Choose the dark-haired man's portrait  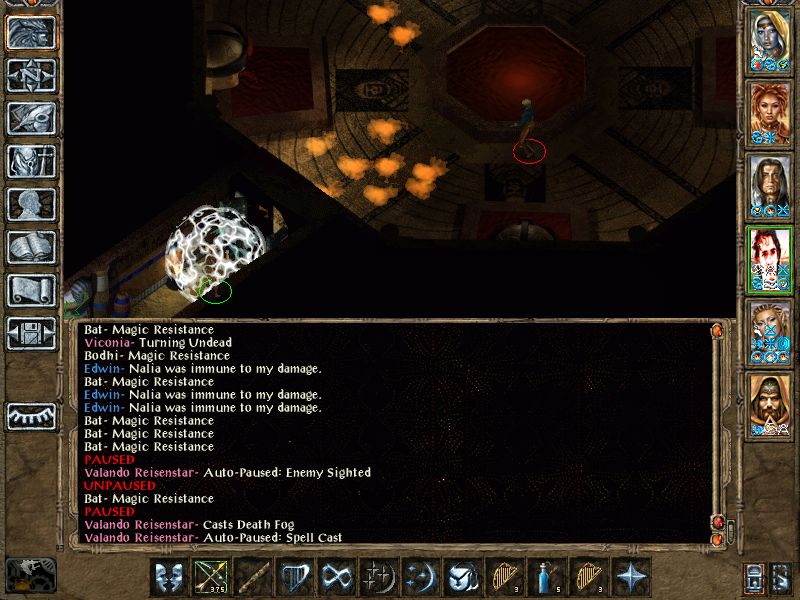pos(771,185)
